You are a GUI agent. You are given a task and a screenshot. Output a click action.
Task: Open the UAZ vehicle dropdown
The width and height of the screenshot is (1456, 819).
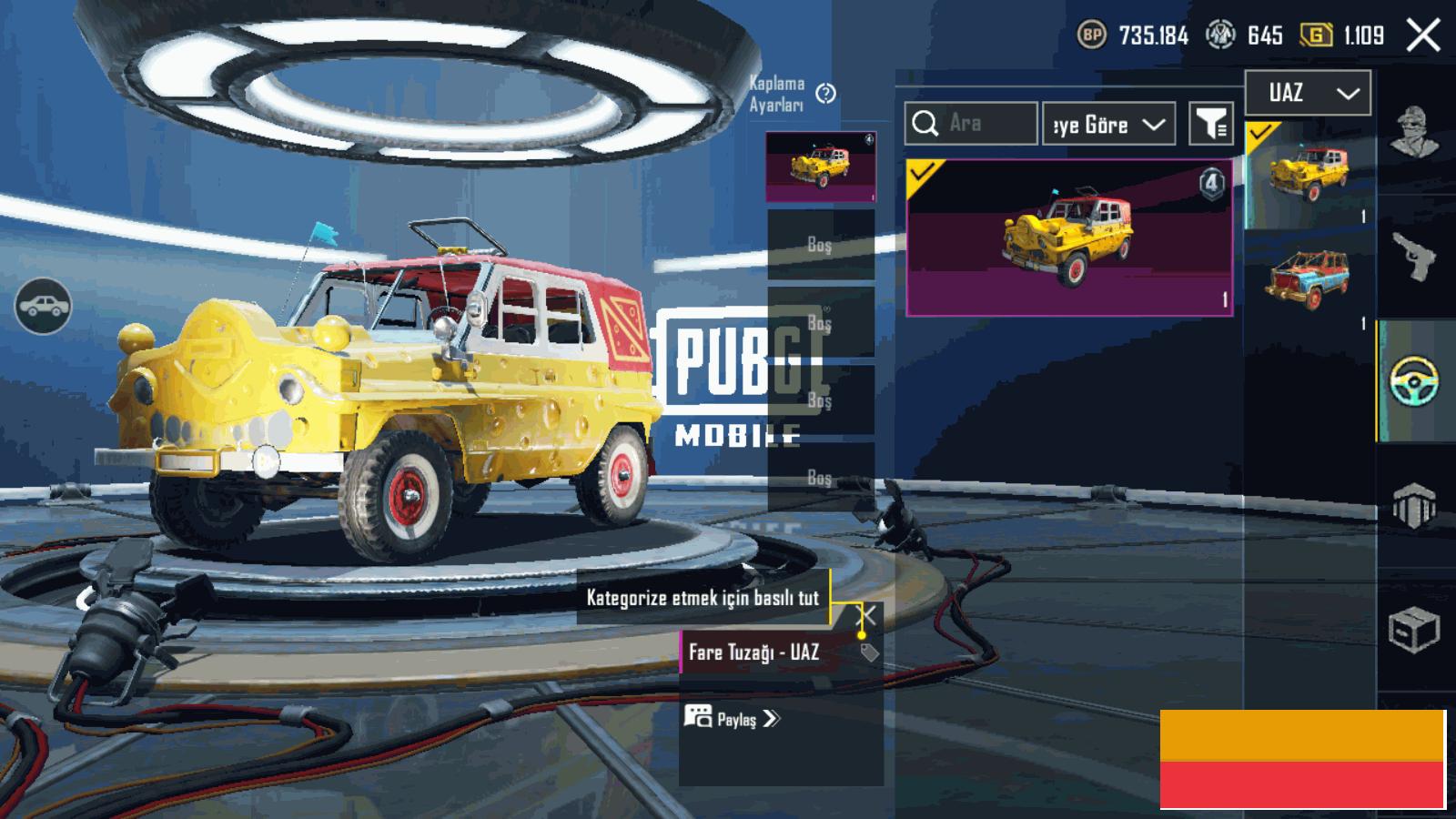coord(1308,93)
